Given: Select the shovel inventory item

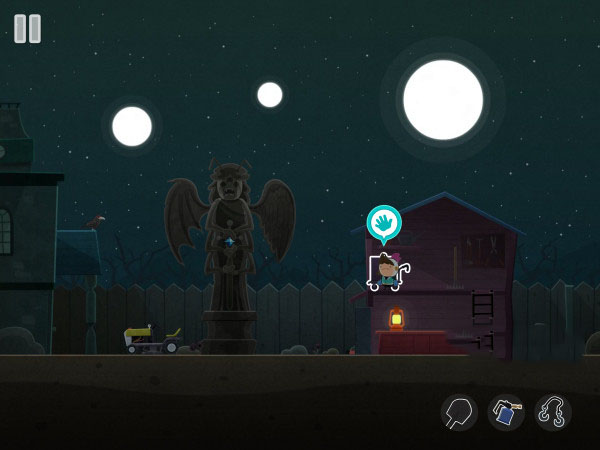Looking at the screenshot, I should coord(459,412).
